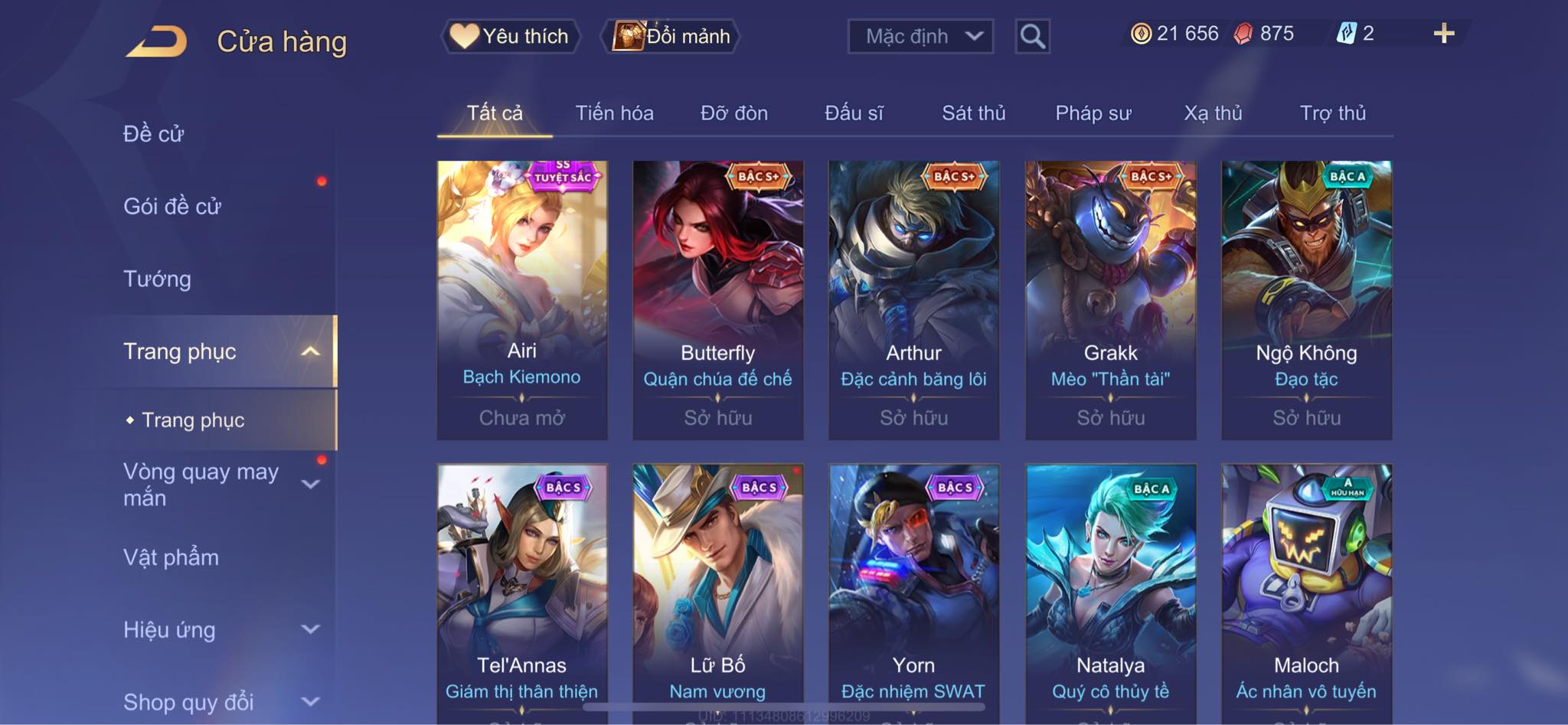The width and height of the screenshot is (1568, 725).
Task: Open the Đổi mảnh exchange
Action: pos(671,36)
